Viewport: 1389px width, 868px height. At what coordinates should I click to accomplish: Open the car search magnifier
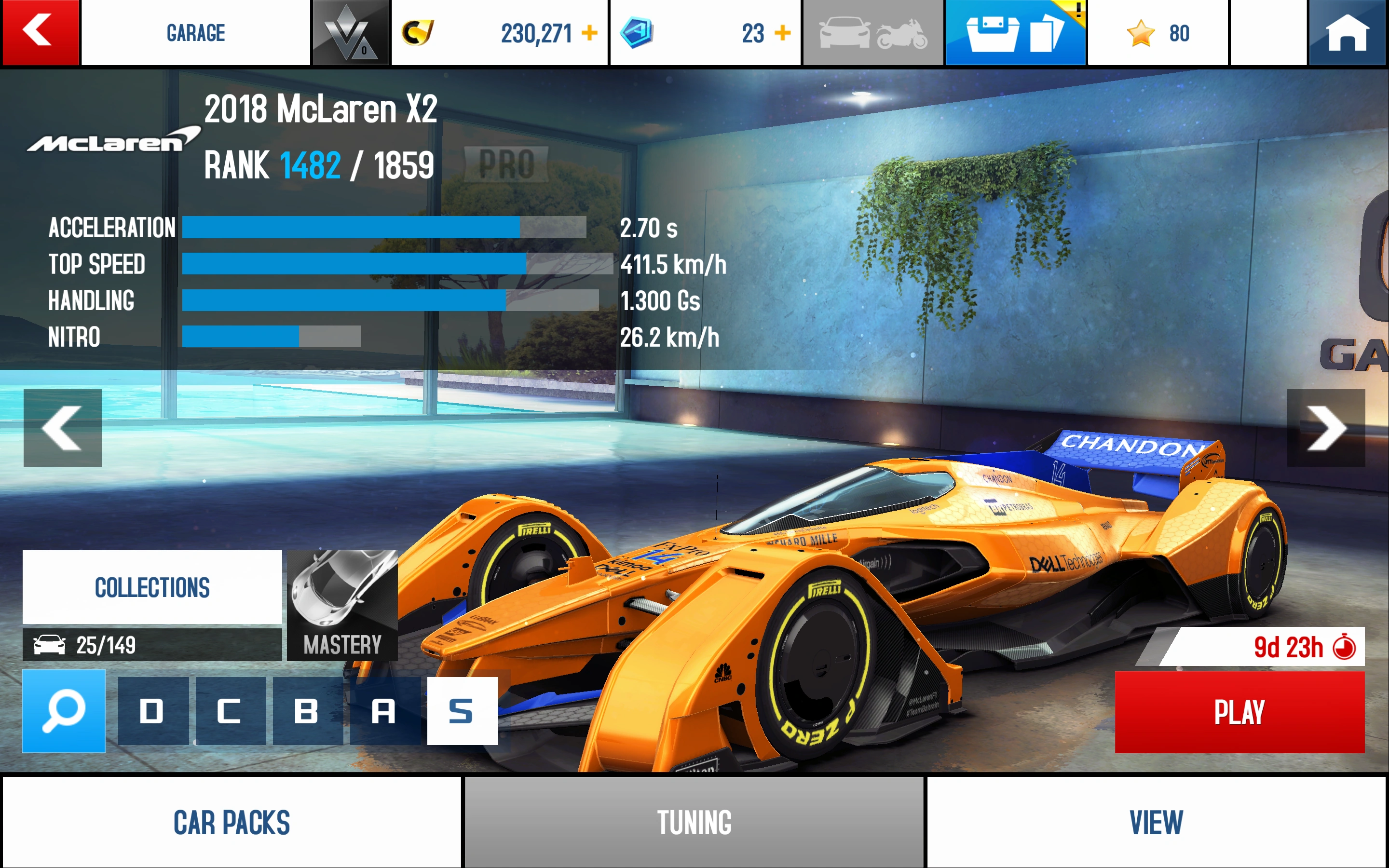[x=63, y=712]
